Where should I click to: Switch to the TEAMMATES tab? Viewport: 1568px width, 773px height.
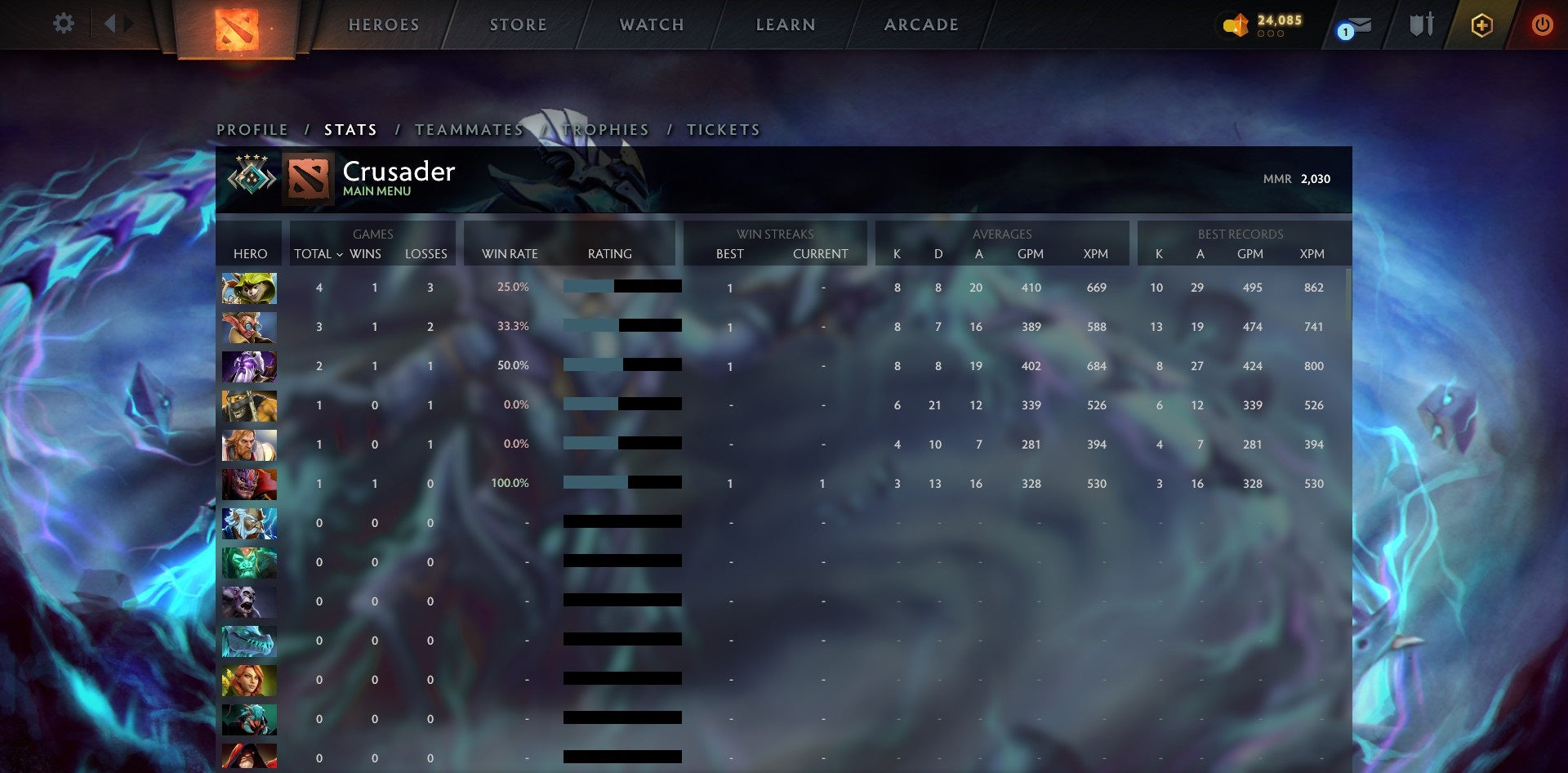point(470,129)
